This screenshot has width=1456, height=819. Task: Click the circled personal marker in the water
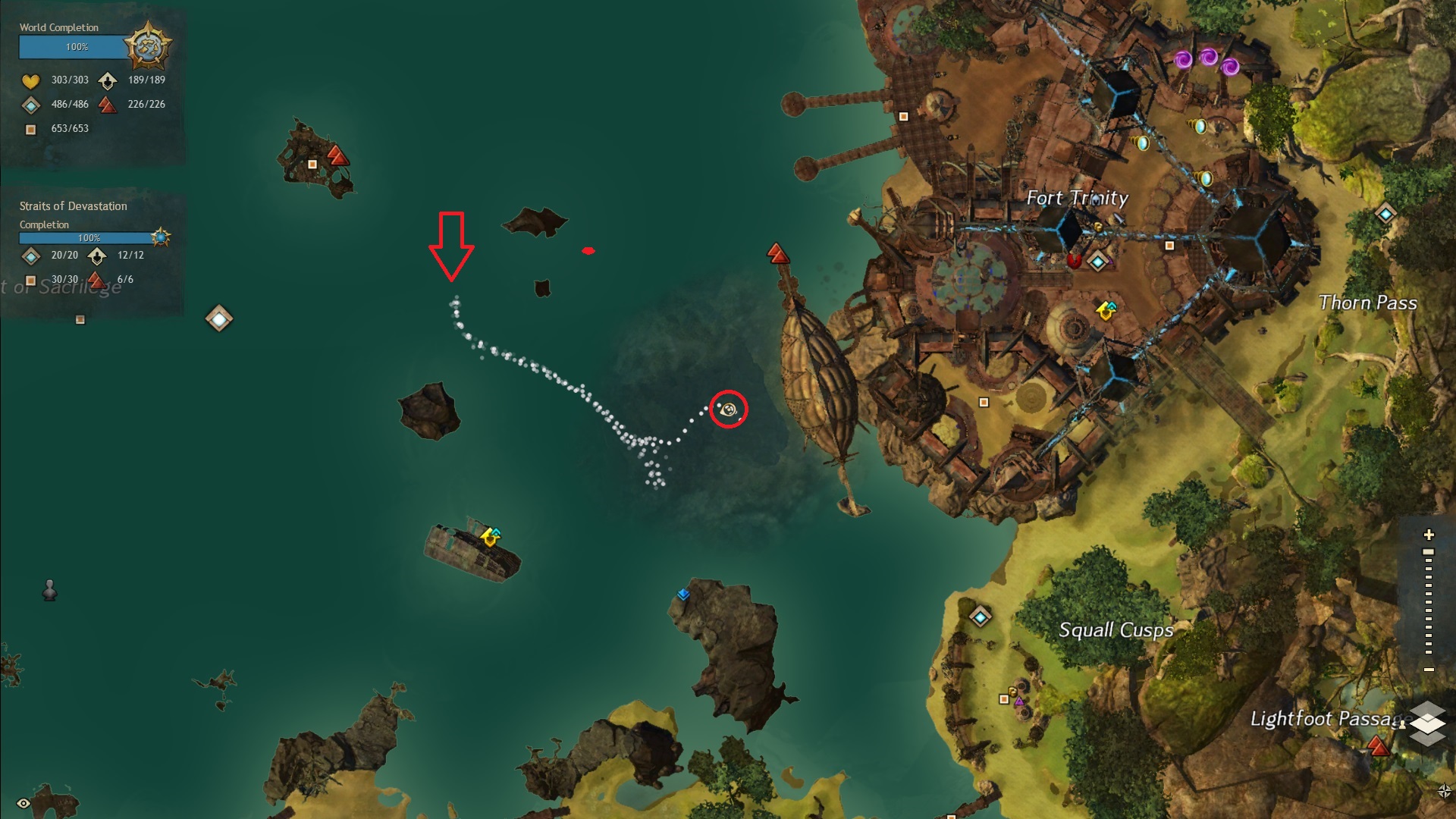coord(728,409)
